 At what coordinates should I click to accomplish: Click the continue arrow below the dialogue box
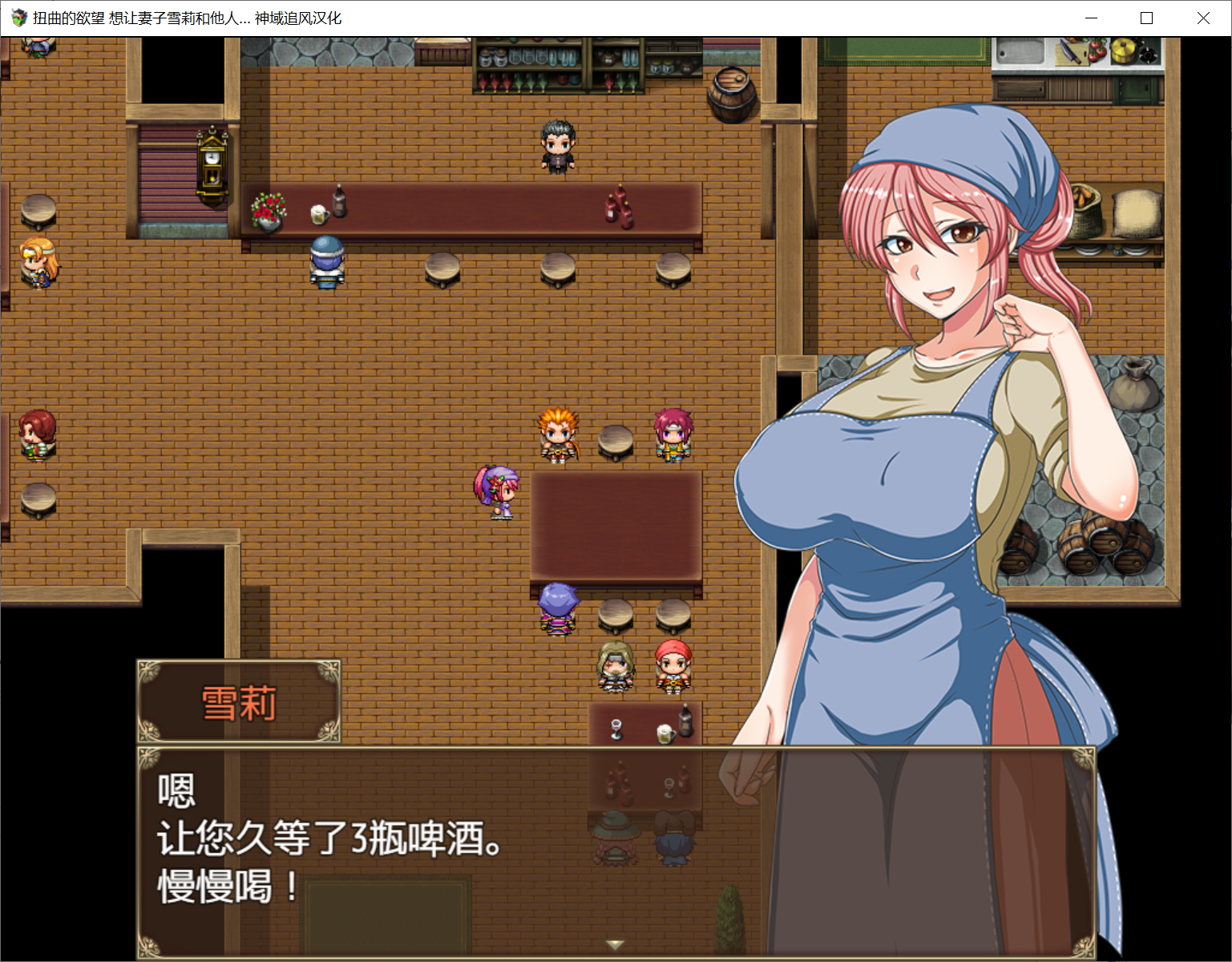[x=614, y=945]
